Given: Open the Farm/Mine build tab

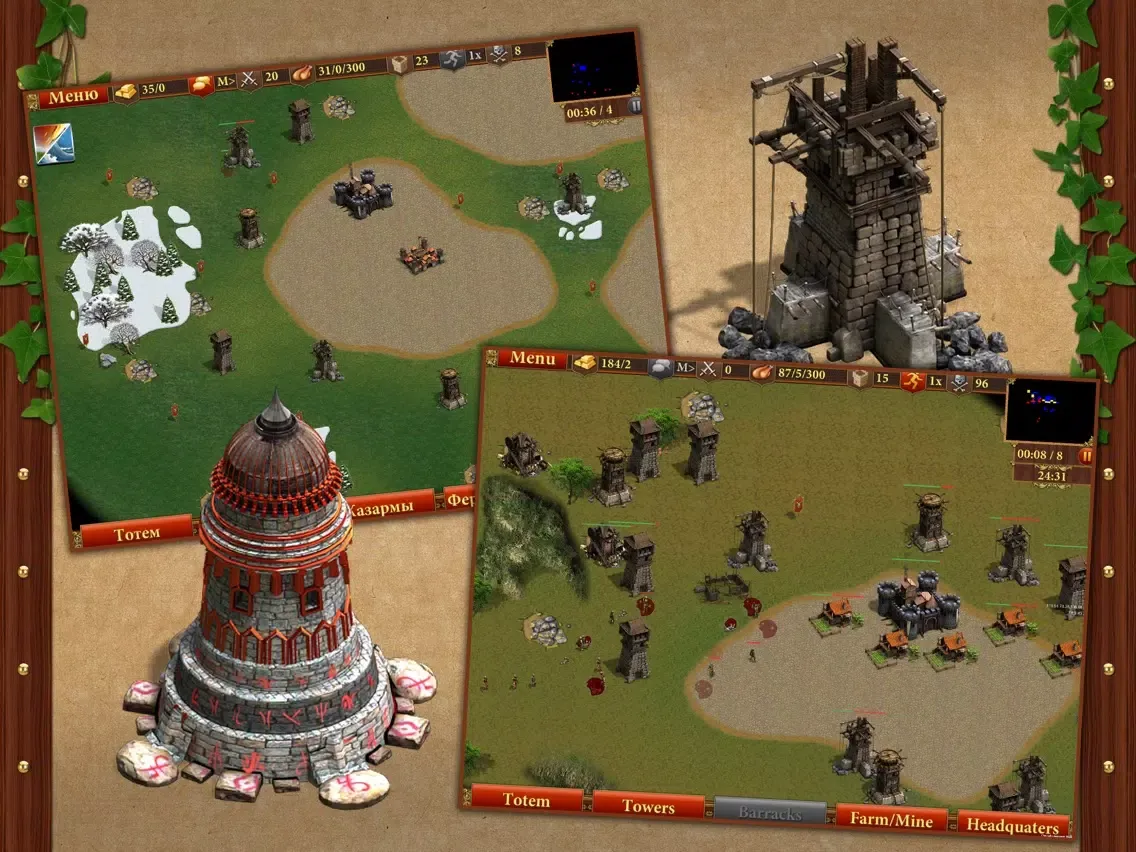Looking at the screenshot, I should pos(891,820).
